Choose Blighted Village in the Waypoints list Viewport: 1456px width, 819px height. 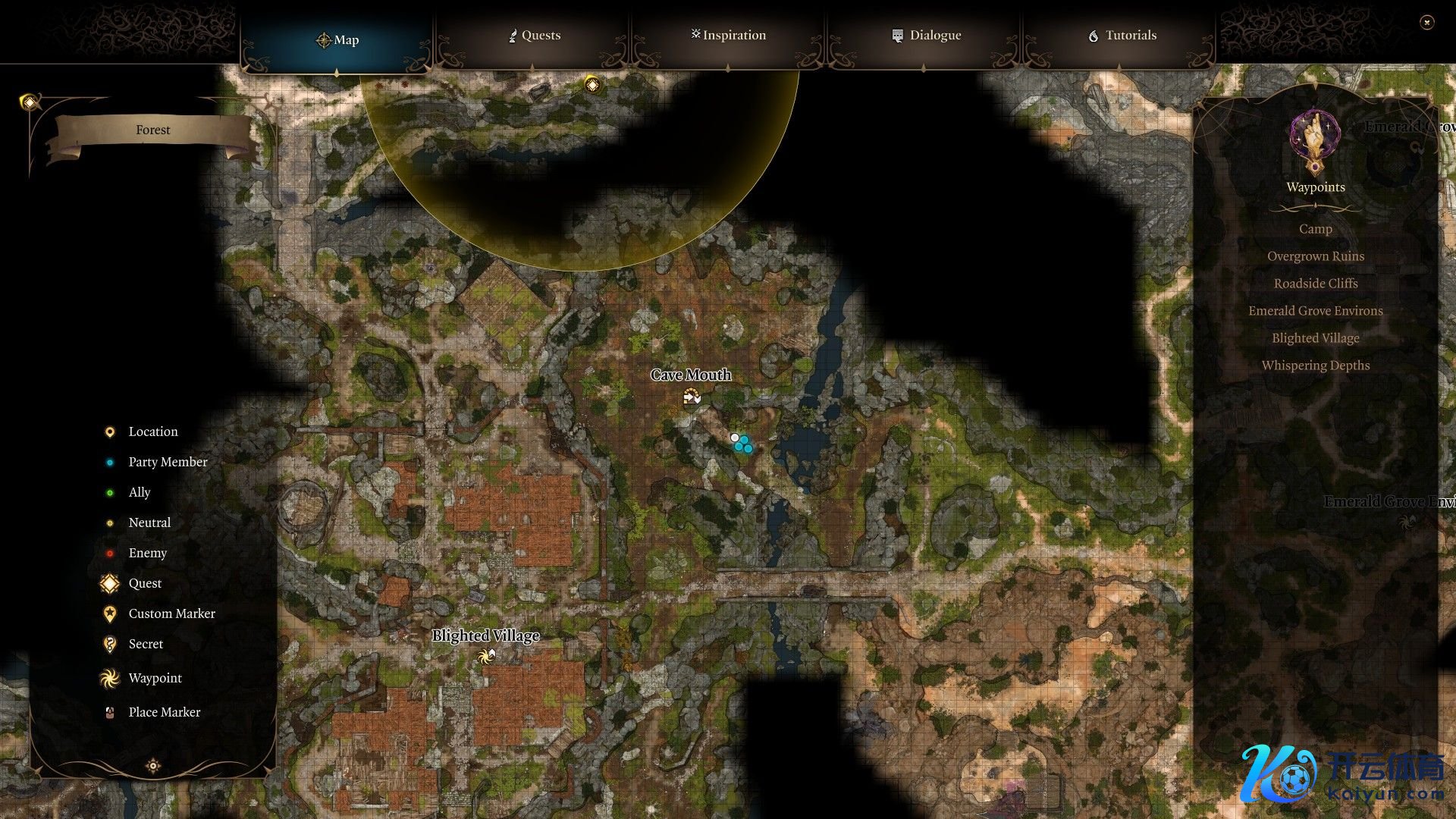tap(1315, 338)
